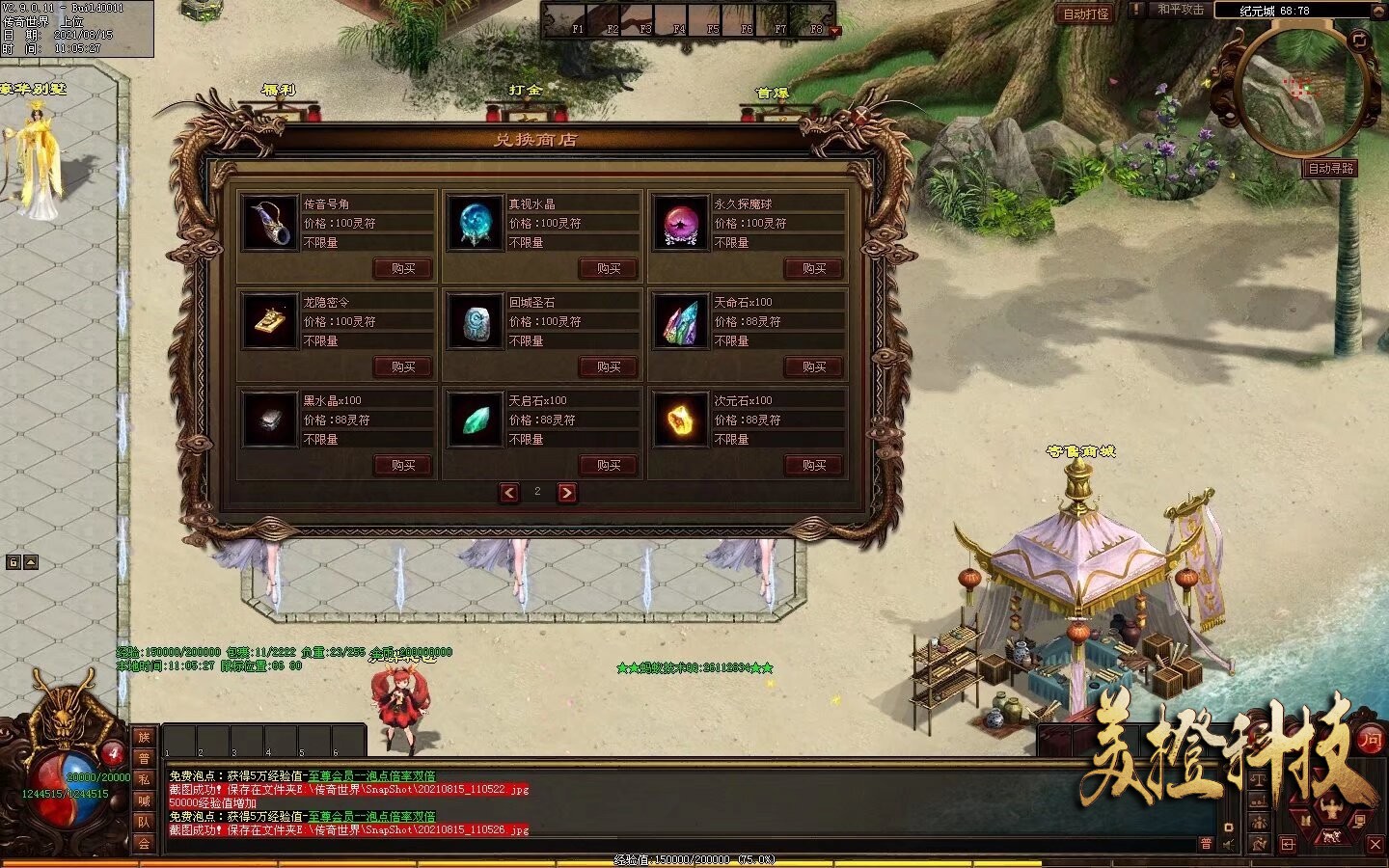Screen dimensions: 1389x868
Task: Change the 和平攻击 attack mode
Action: (1180, 11)
